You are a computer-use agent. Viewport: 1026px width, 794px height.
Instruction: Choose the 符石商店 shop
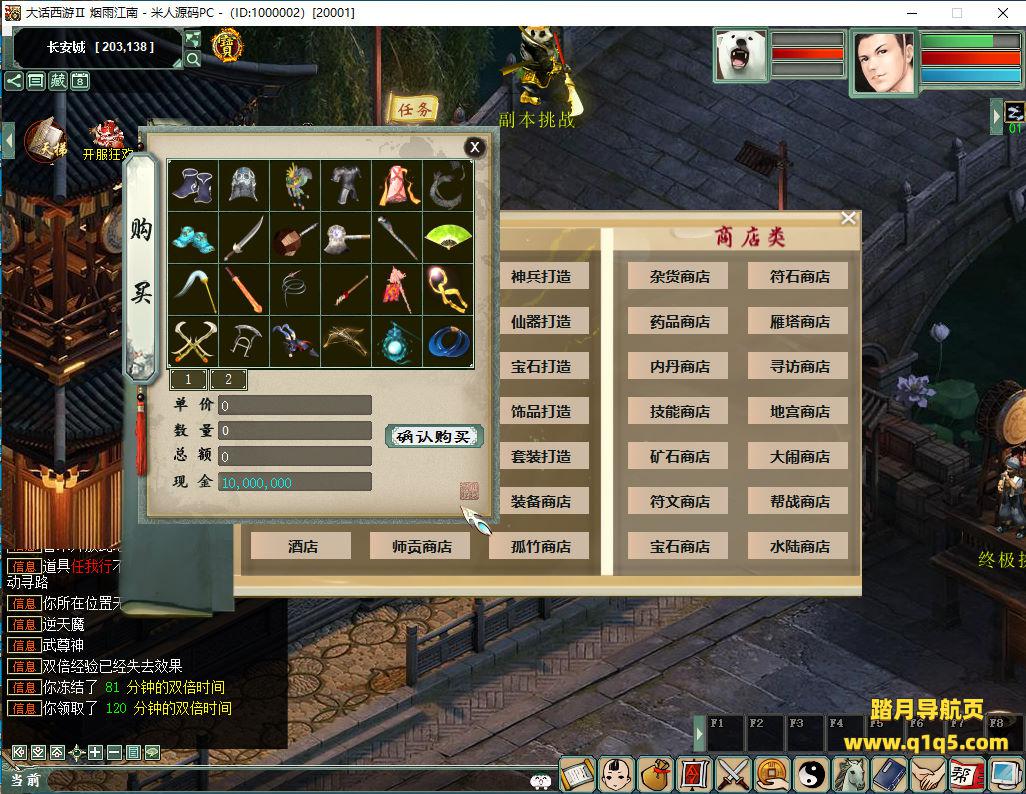(x=799, y=277)
